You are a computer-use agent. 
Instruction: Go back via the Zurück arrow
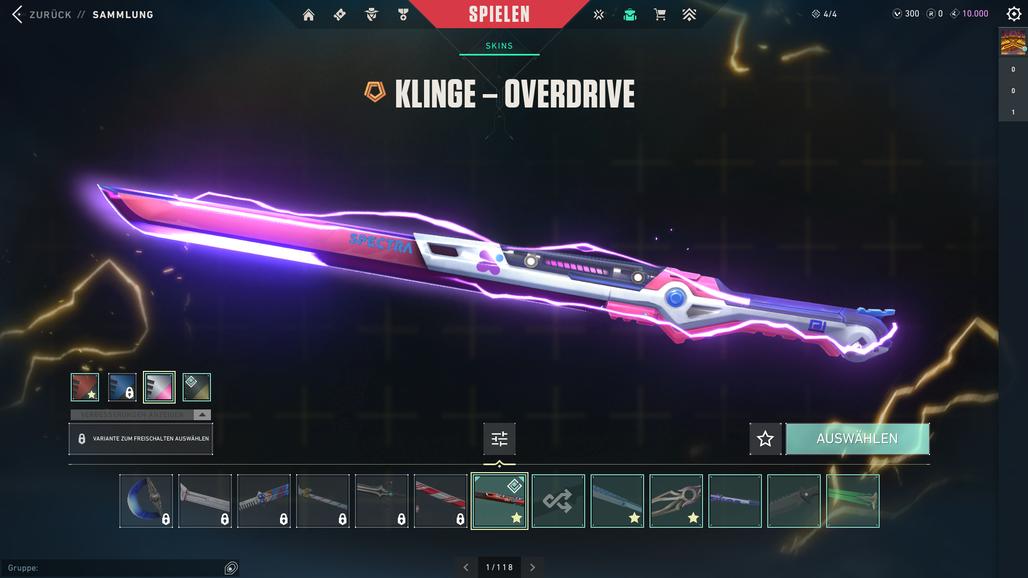(16, 15)
